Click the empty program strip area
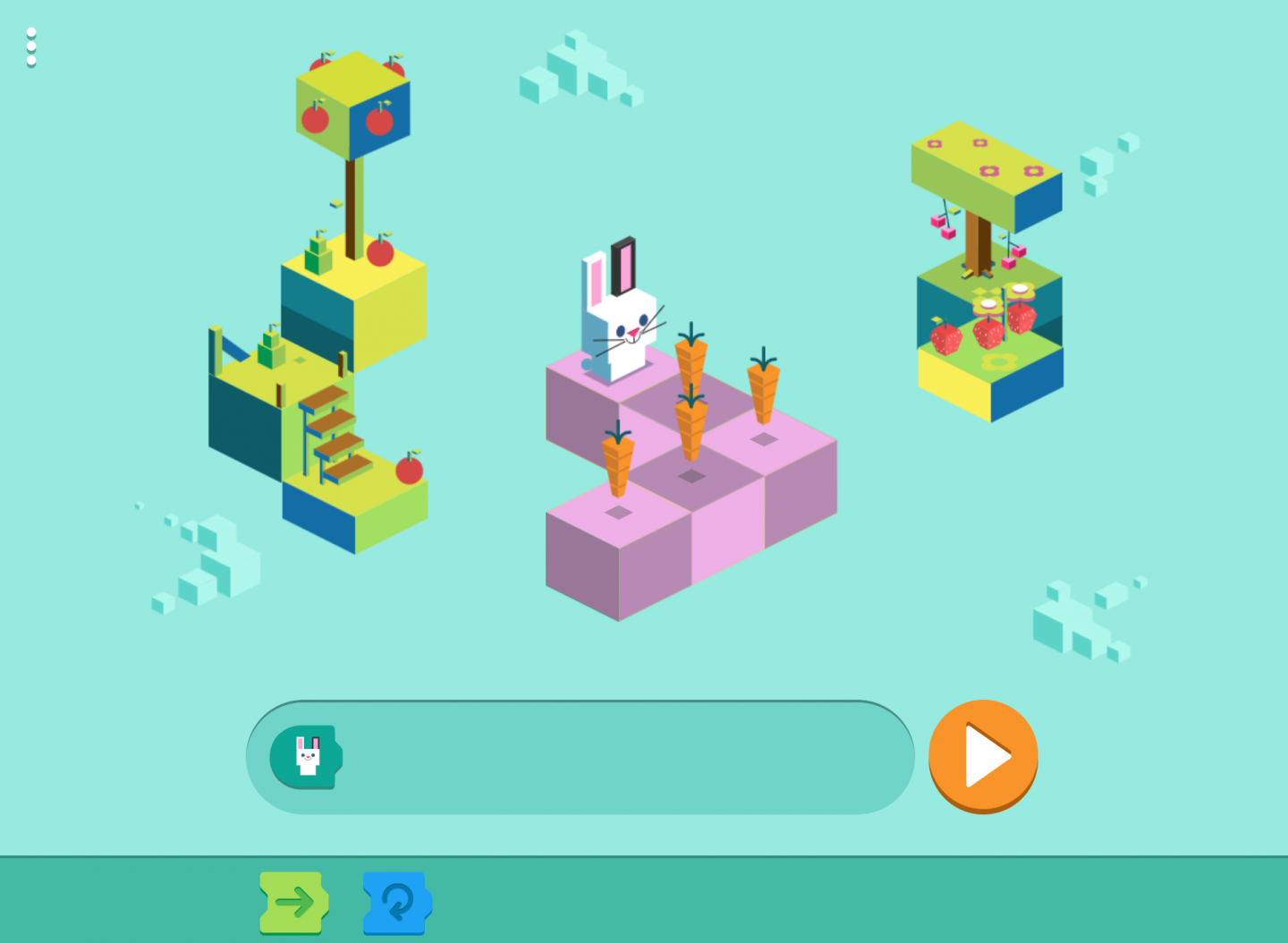 point(581,756)
